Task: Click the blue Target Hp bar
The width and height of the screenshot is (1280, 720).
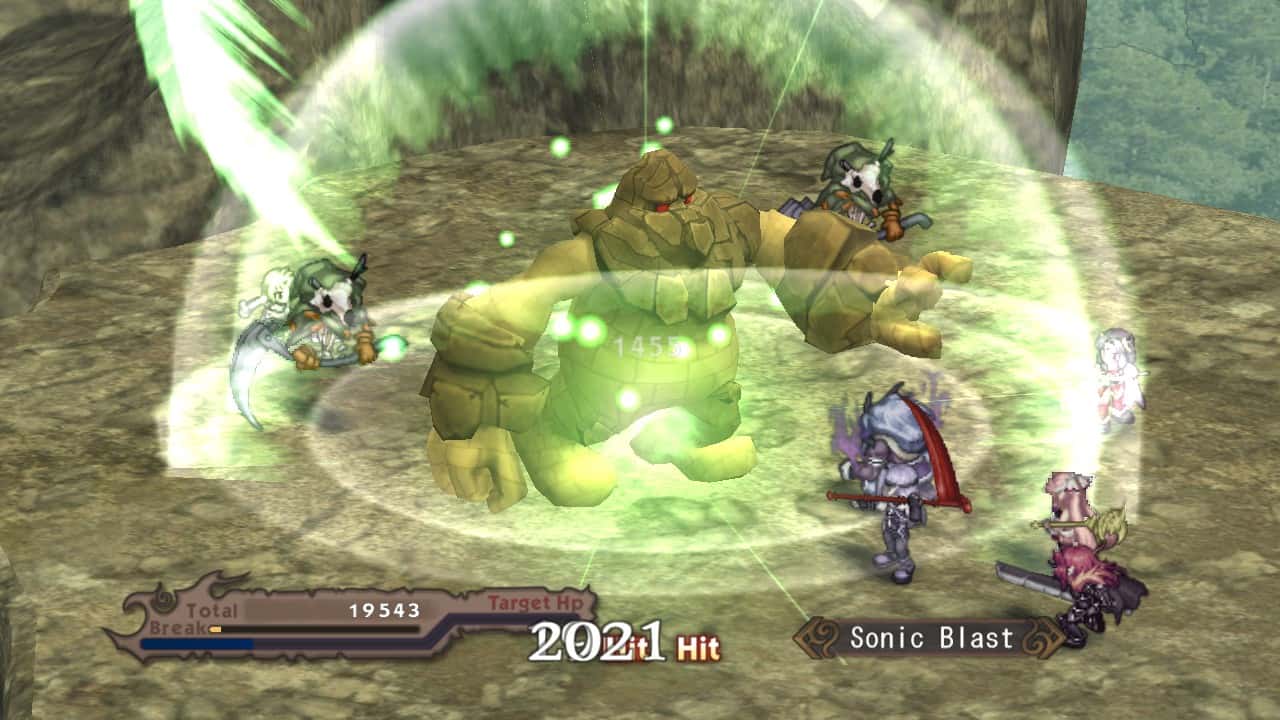Action: 195,643
